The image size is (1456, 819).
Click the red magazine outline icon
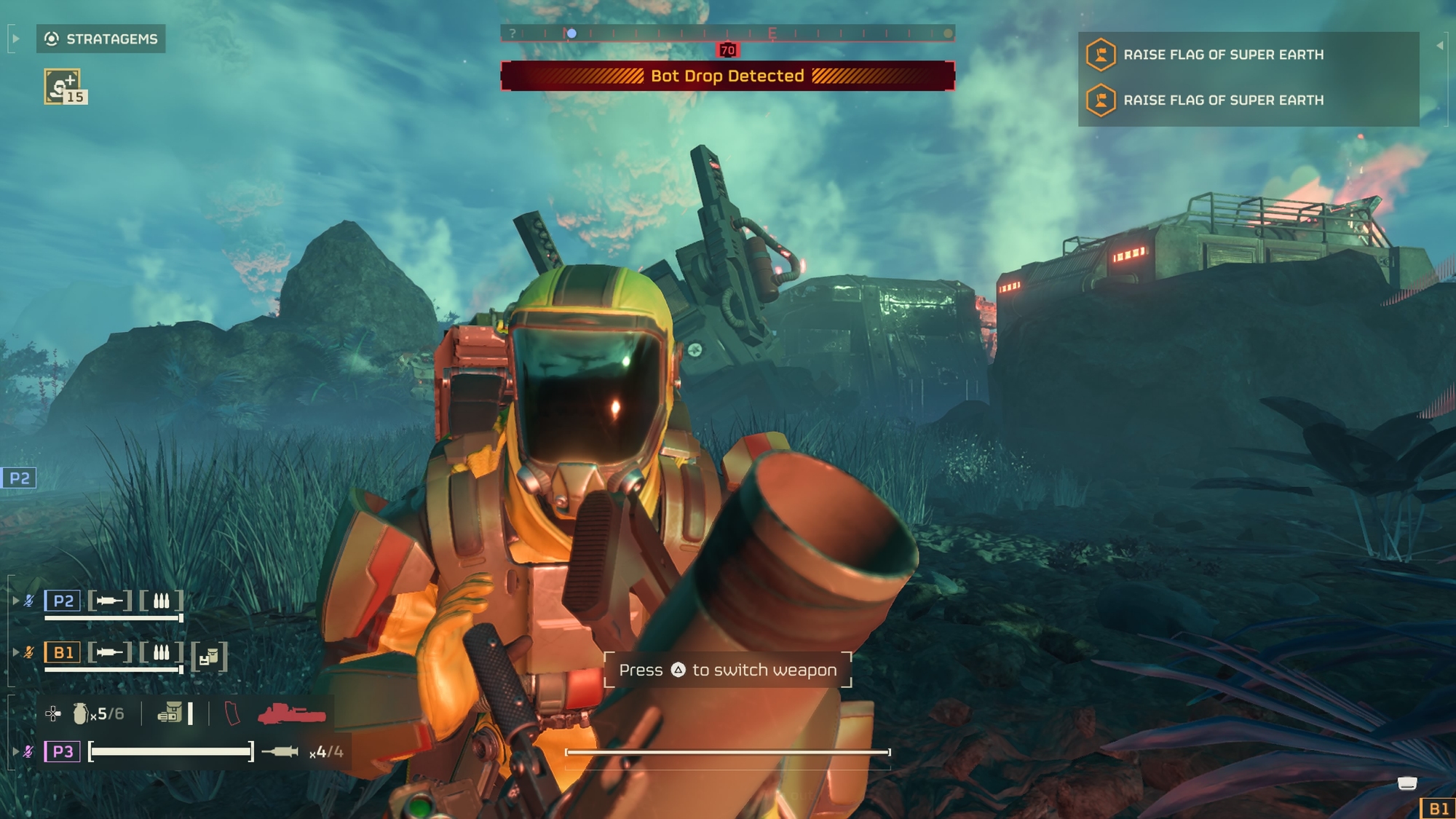pyautogui.click(x=232, y=713)
